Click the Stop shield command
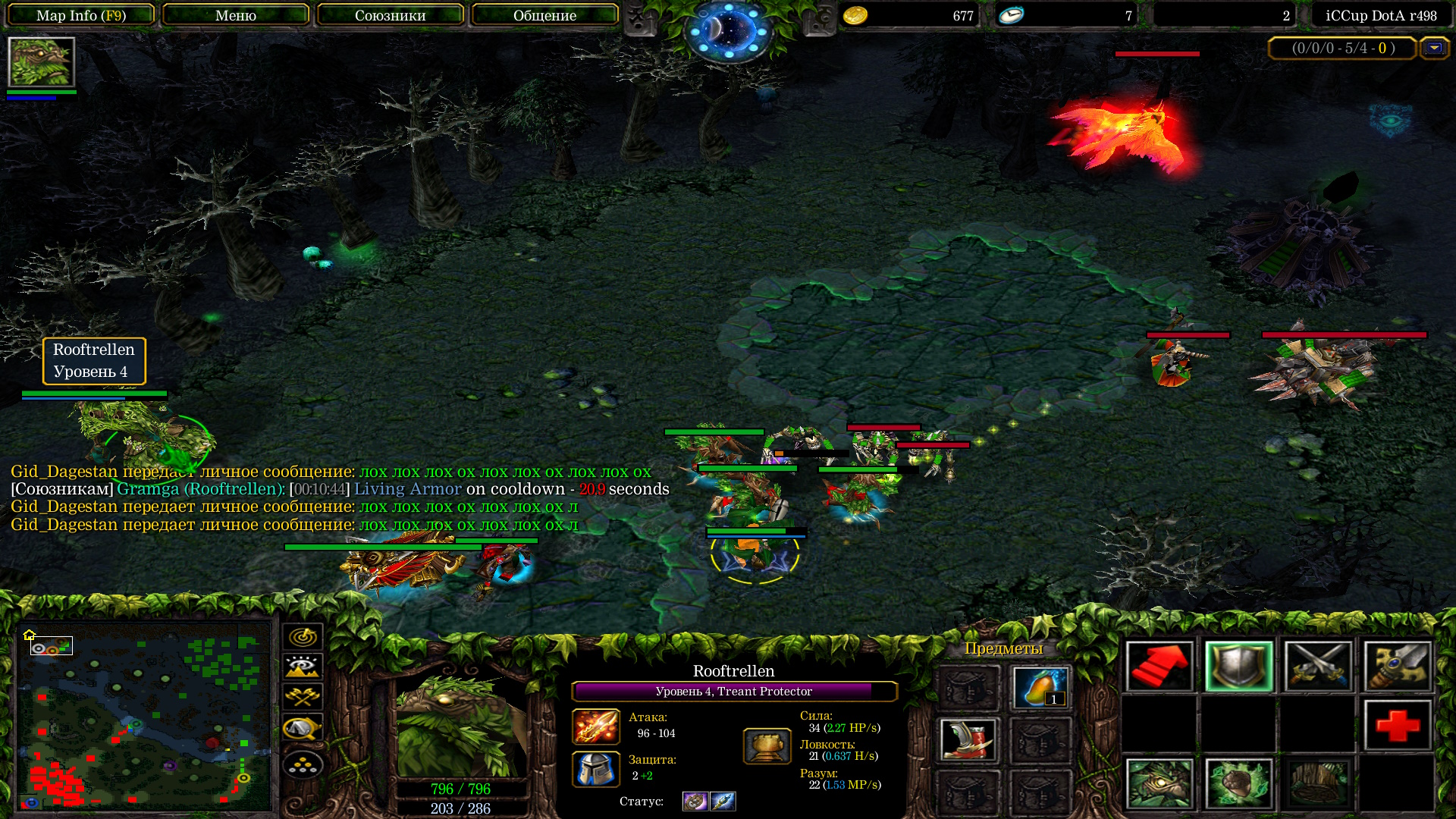Image resolution: width=1456 pixels, height=819 pixels. pyautogui.click(x=1238, y=667)
